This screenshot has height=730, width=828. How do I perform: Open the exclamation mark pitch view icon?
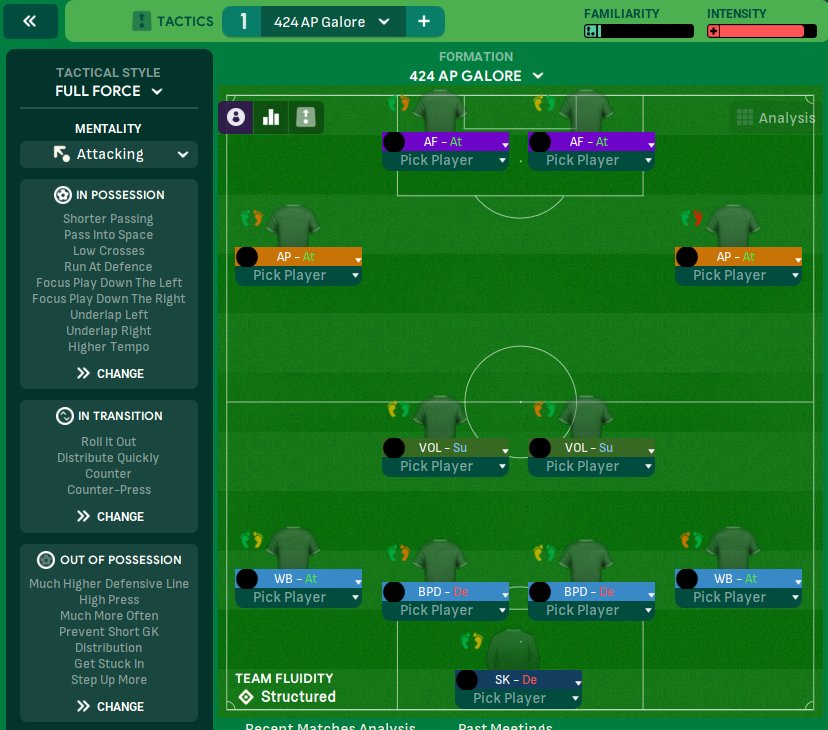[x=305, y=117]
